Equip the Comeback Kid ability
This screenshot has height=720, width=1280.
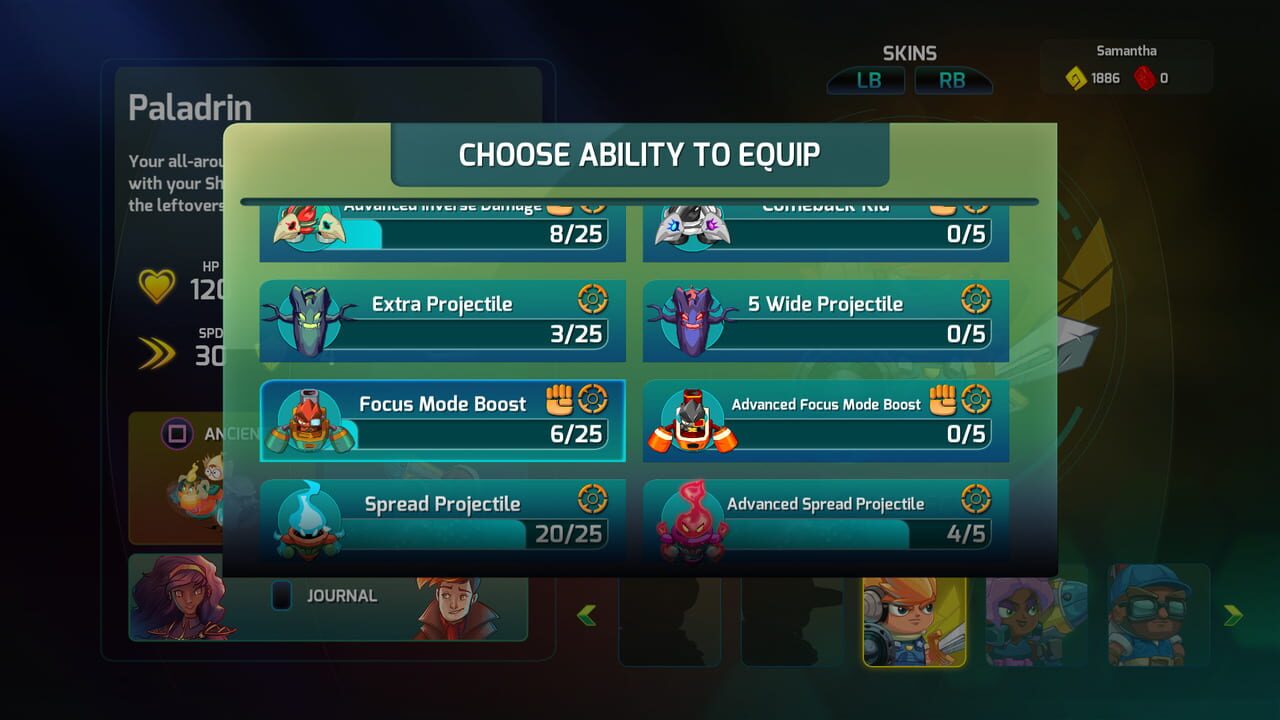click(x=824, y=230)
